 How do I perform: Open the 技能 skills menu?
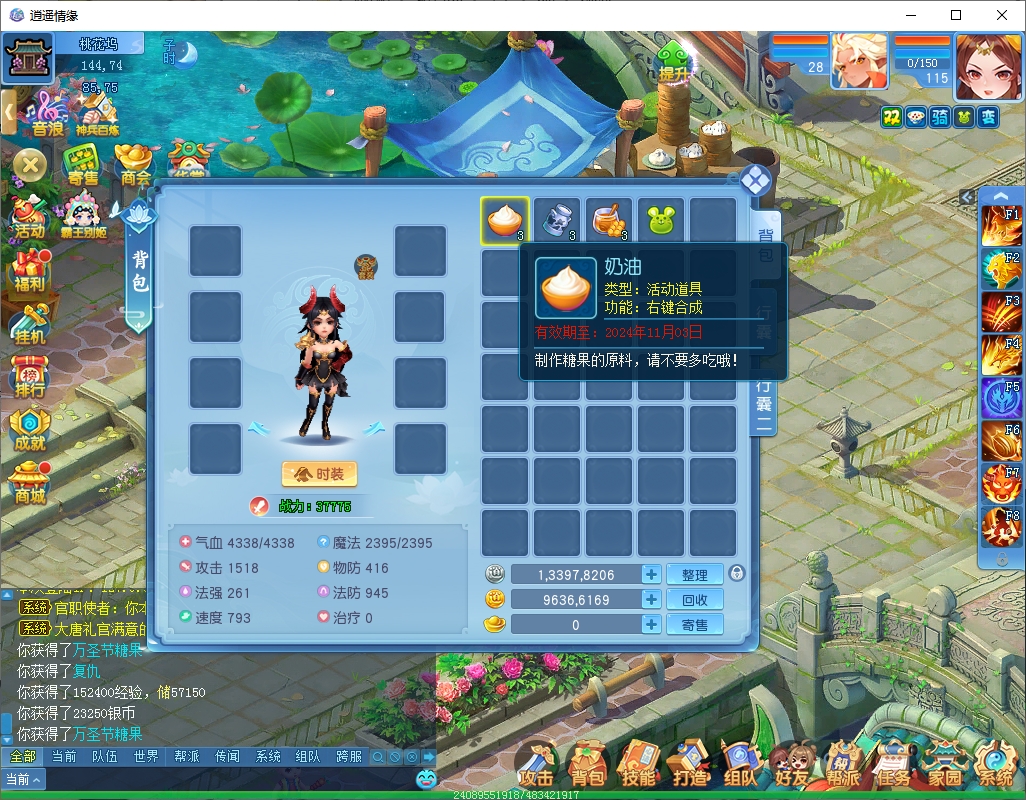tap(638, 765)
